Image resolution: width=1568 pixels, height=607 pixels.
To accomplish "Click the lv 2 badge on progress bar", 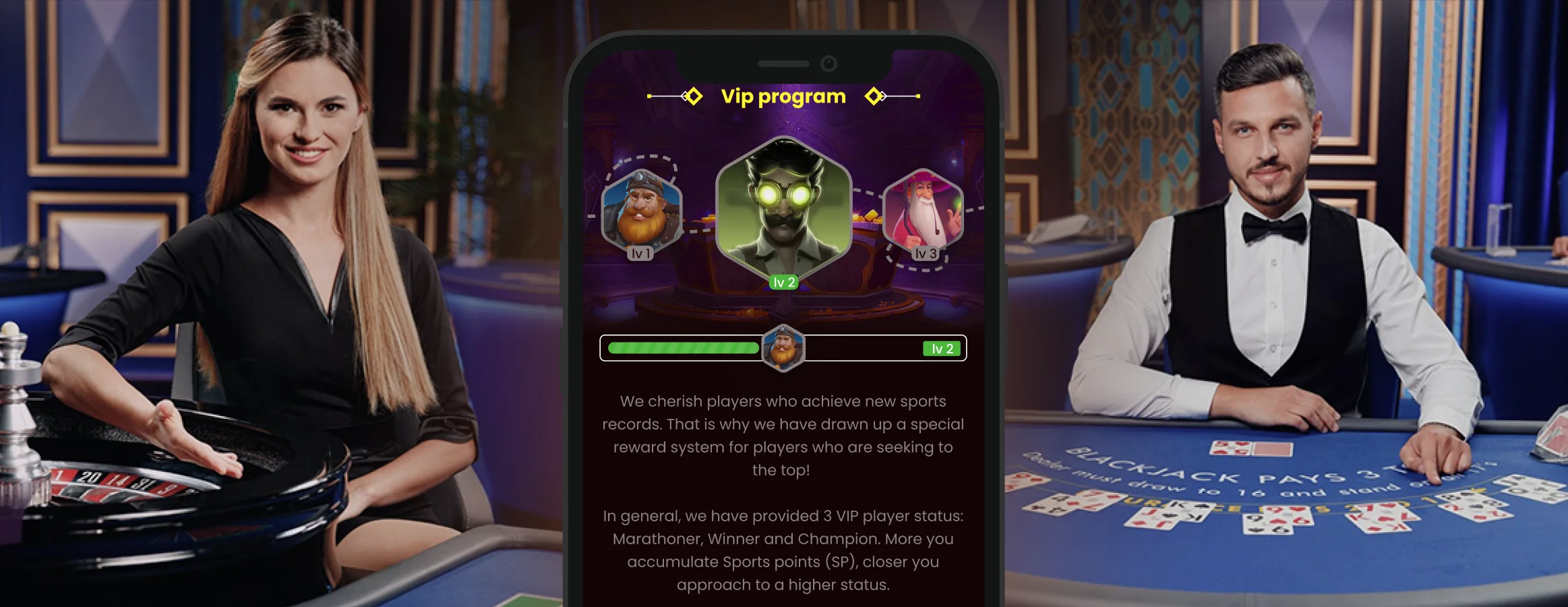I will coord(942,349).
